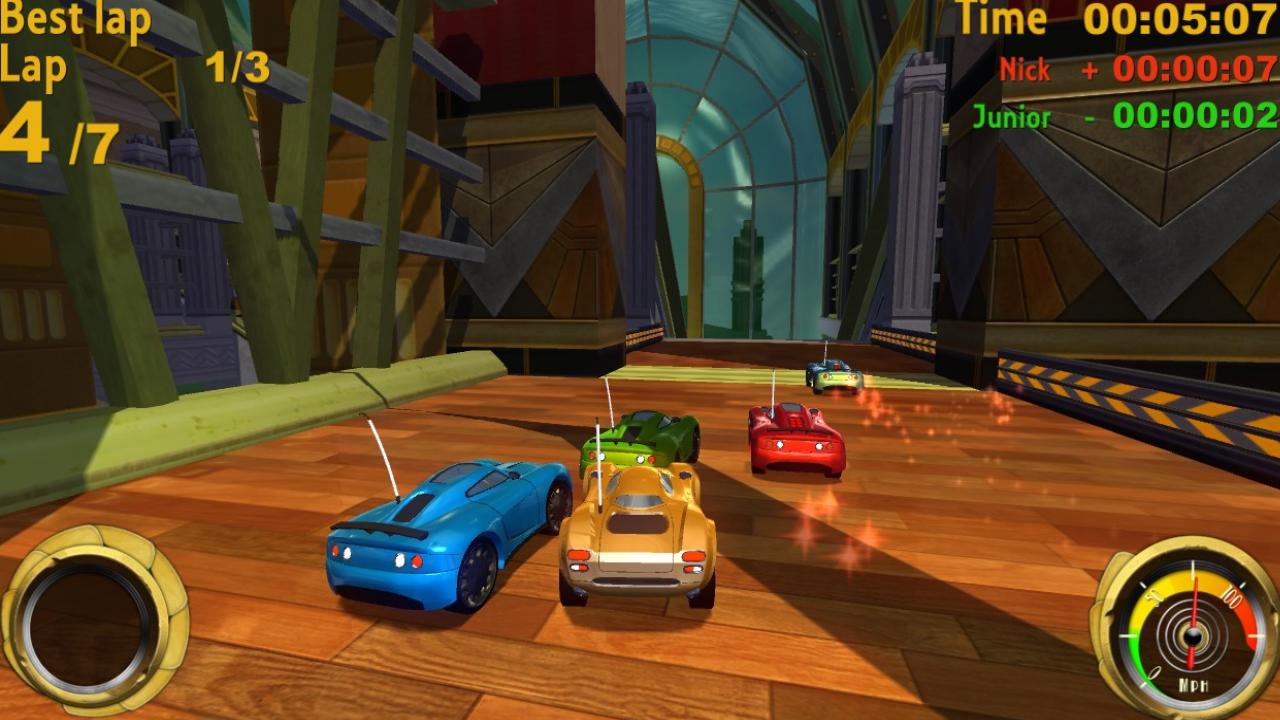
Task: Click the distant teal car on track
Action: pyautogui.click(x=833, y=378)
